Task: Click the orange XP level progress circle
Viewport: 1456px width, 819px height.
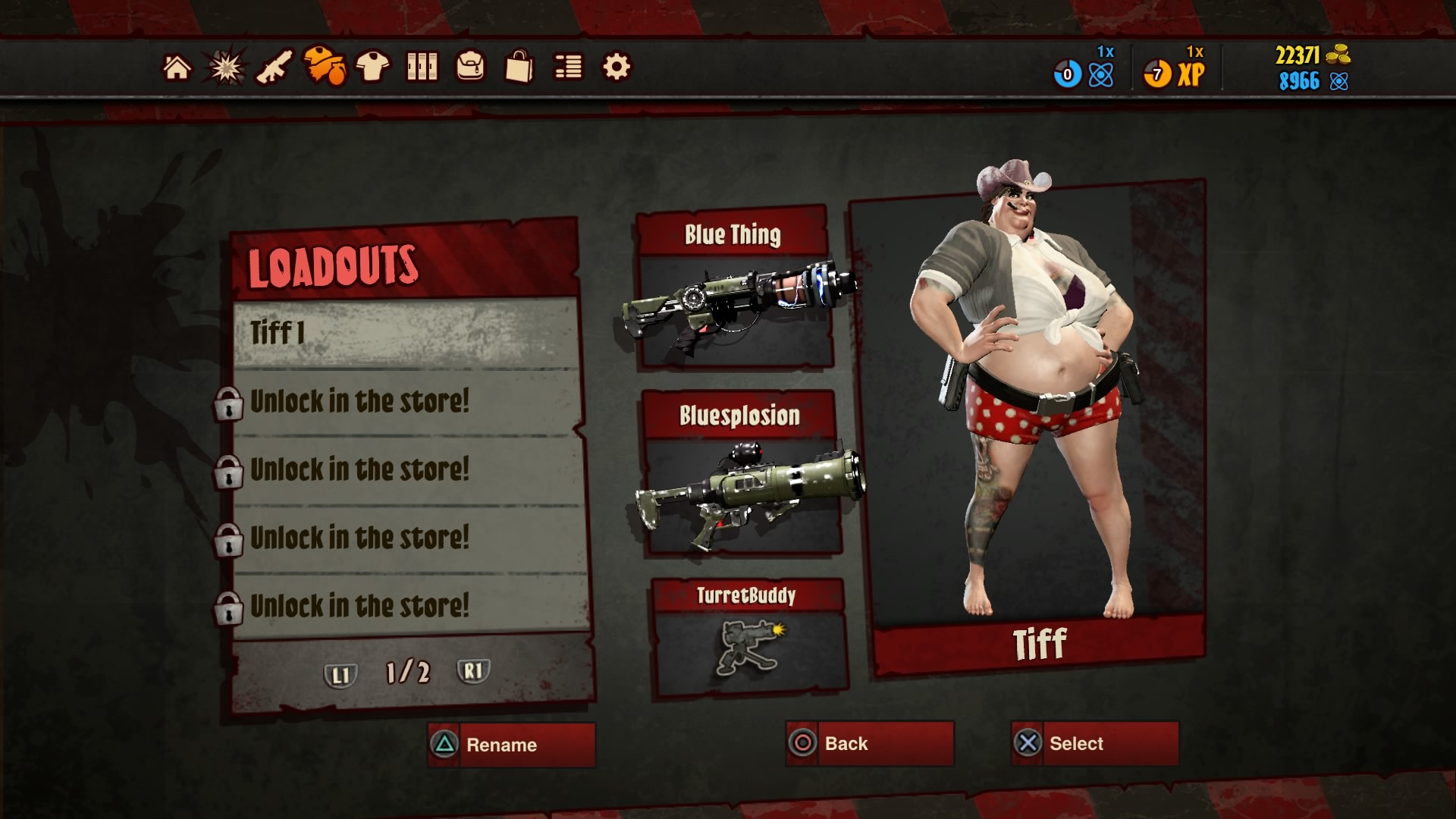Action: pyautogui.click(x=1156, y=72)
